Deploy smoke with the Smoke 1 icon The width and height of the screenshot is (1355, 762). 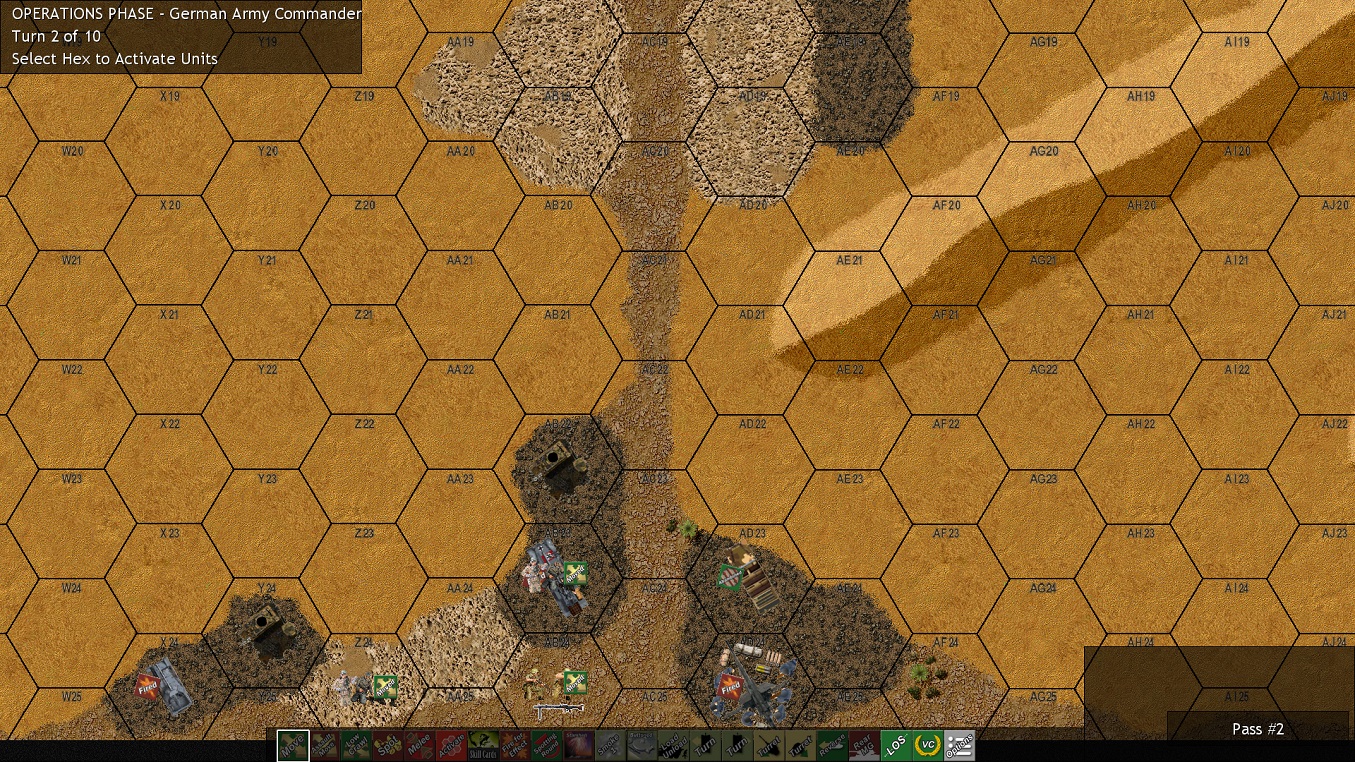tap(610, 745)
